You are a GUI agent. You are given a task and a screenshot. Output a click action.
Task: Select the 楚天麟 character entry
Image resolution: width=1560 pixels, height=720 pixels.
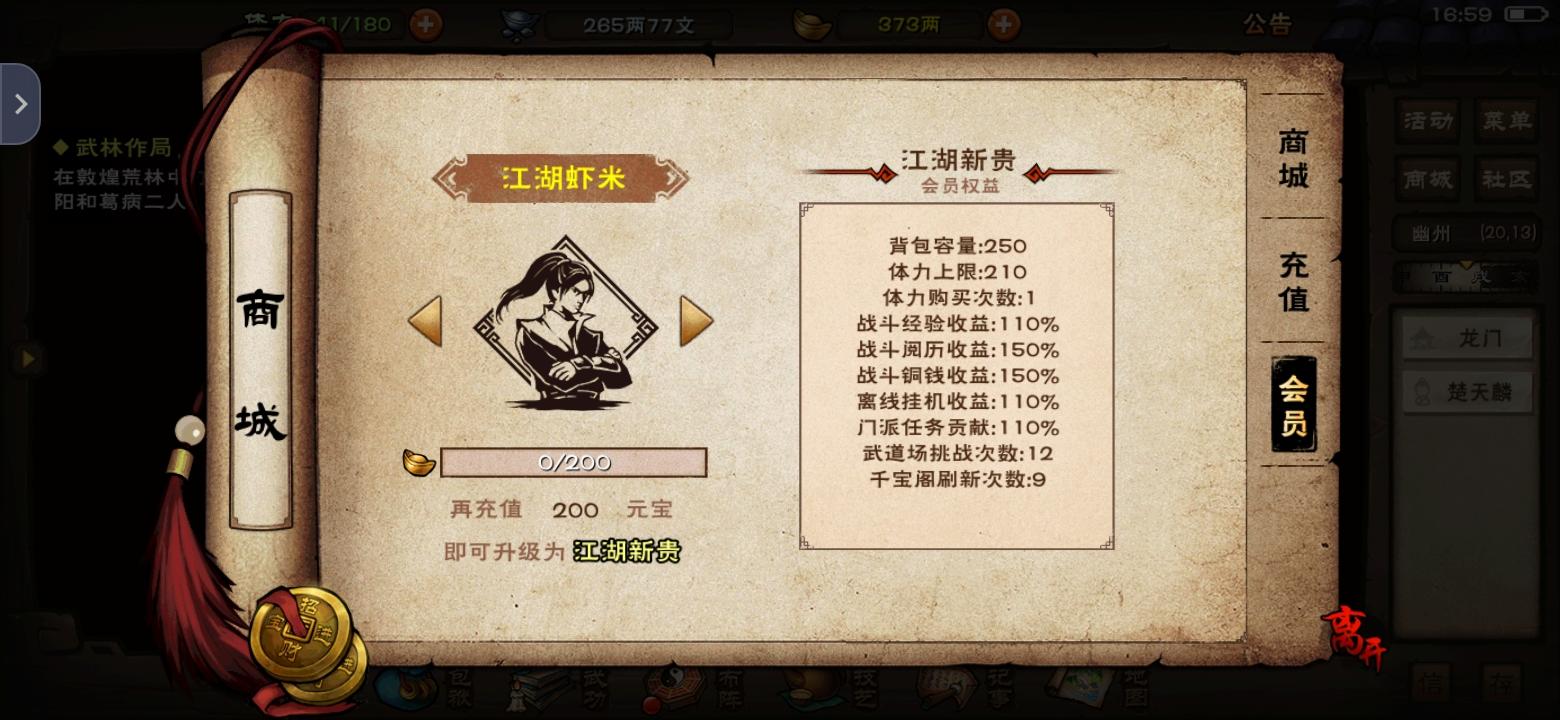(1466, 391)
